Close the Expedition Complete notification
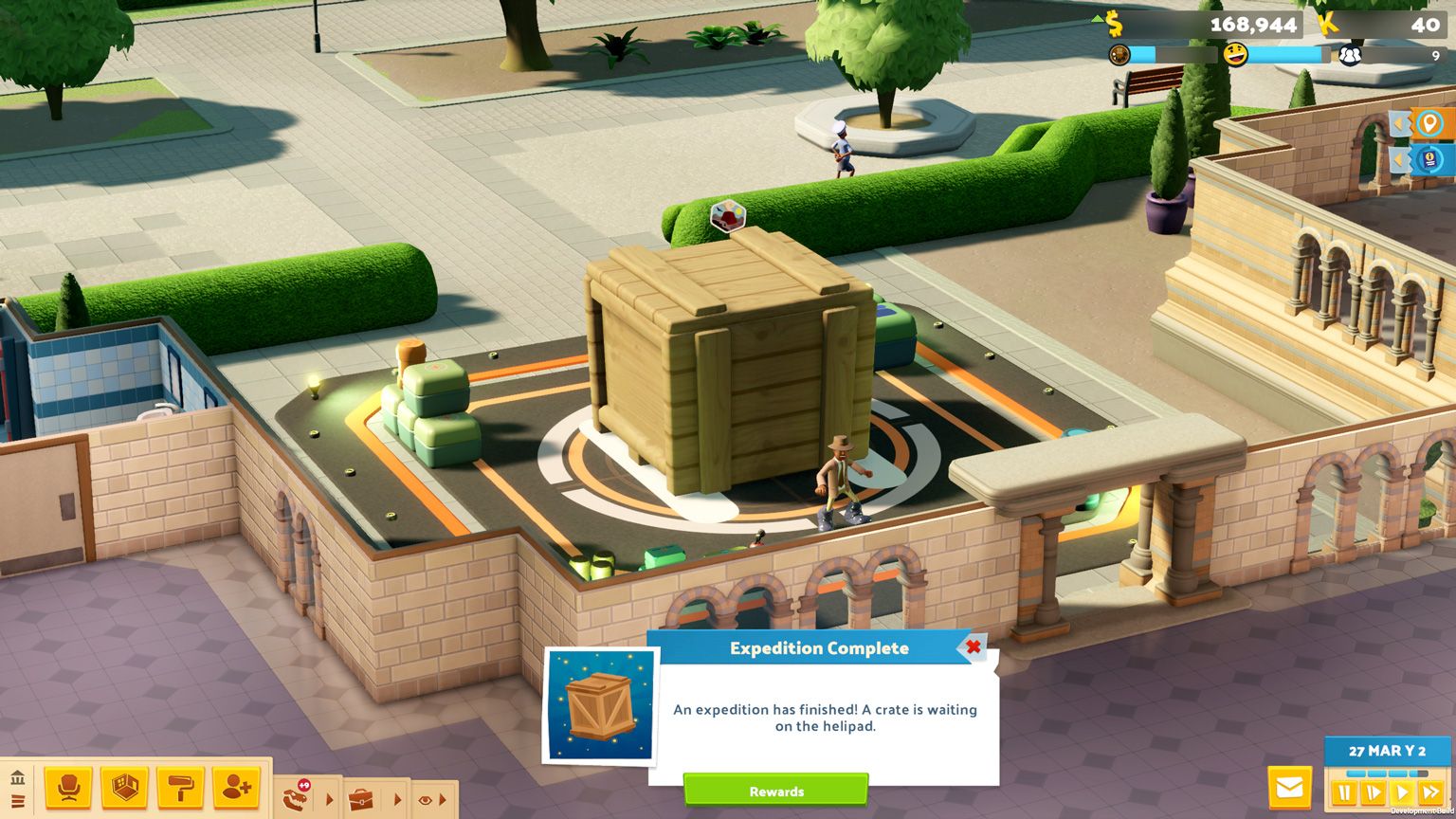 point(973,647)
